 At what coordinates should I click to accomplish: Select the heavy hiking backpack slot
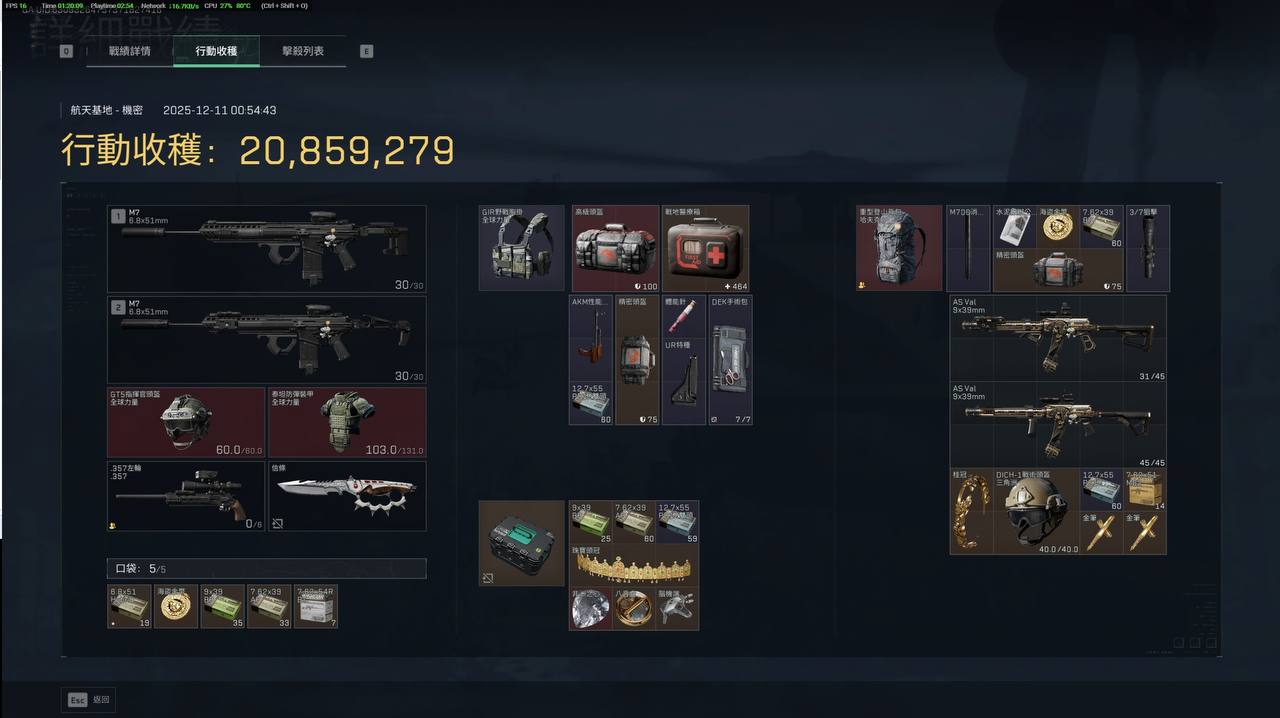899,248
